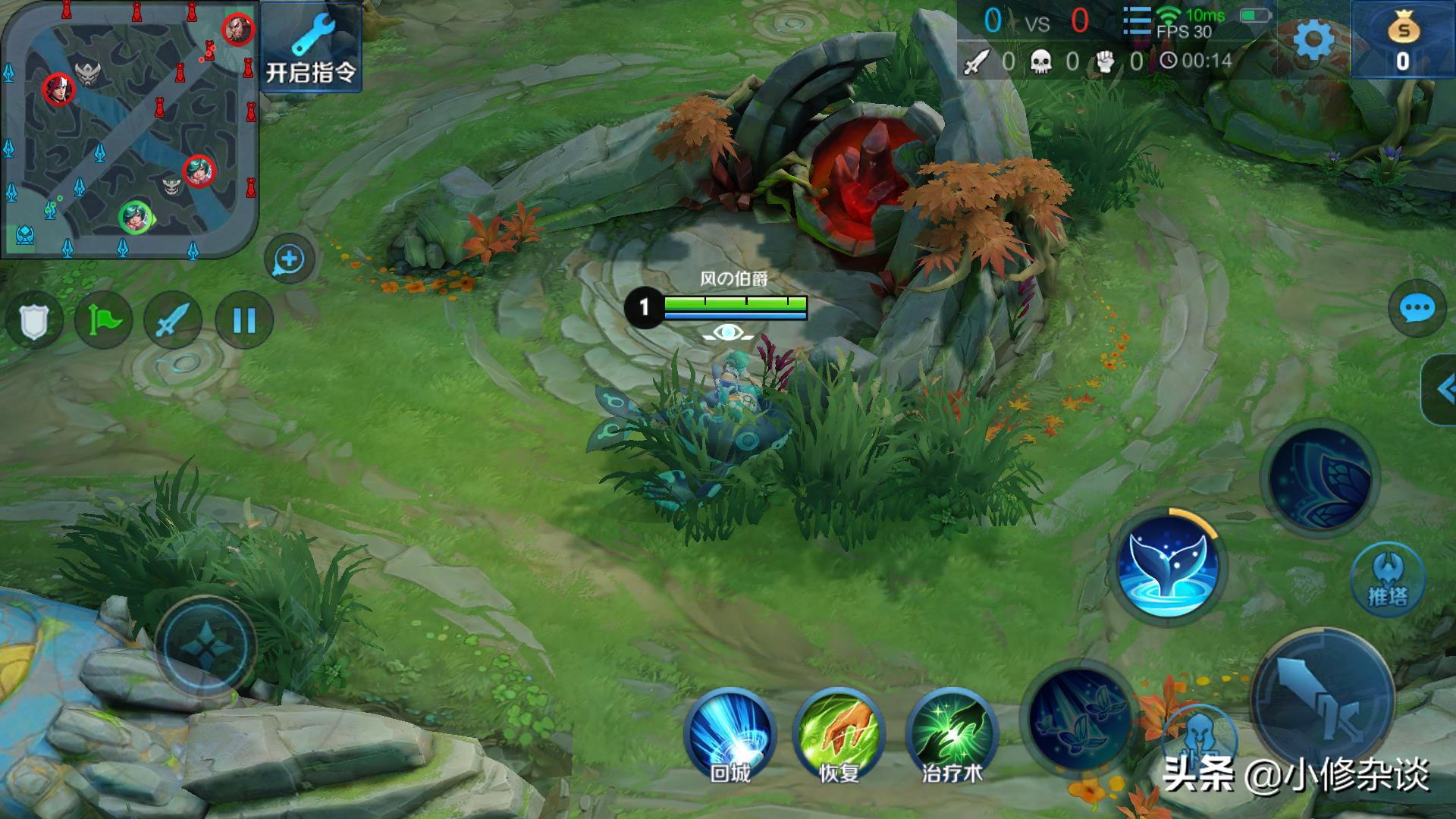
Task: Open the scoreboard list icon
Action: click(1136, 21)
